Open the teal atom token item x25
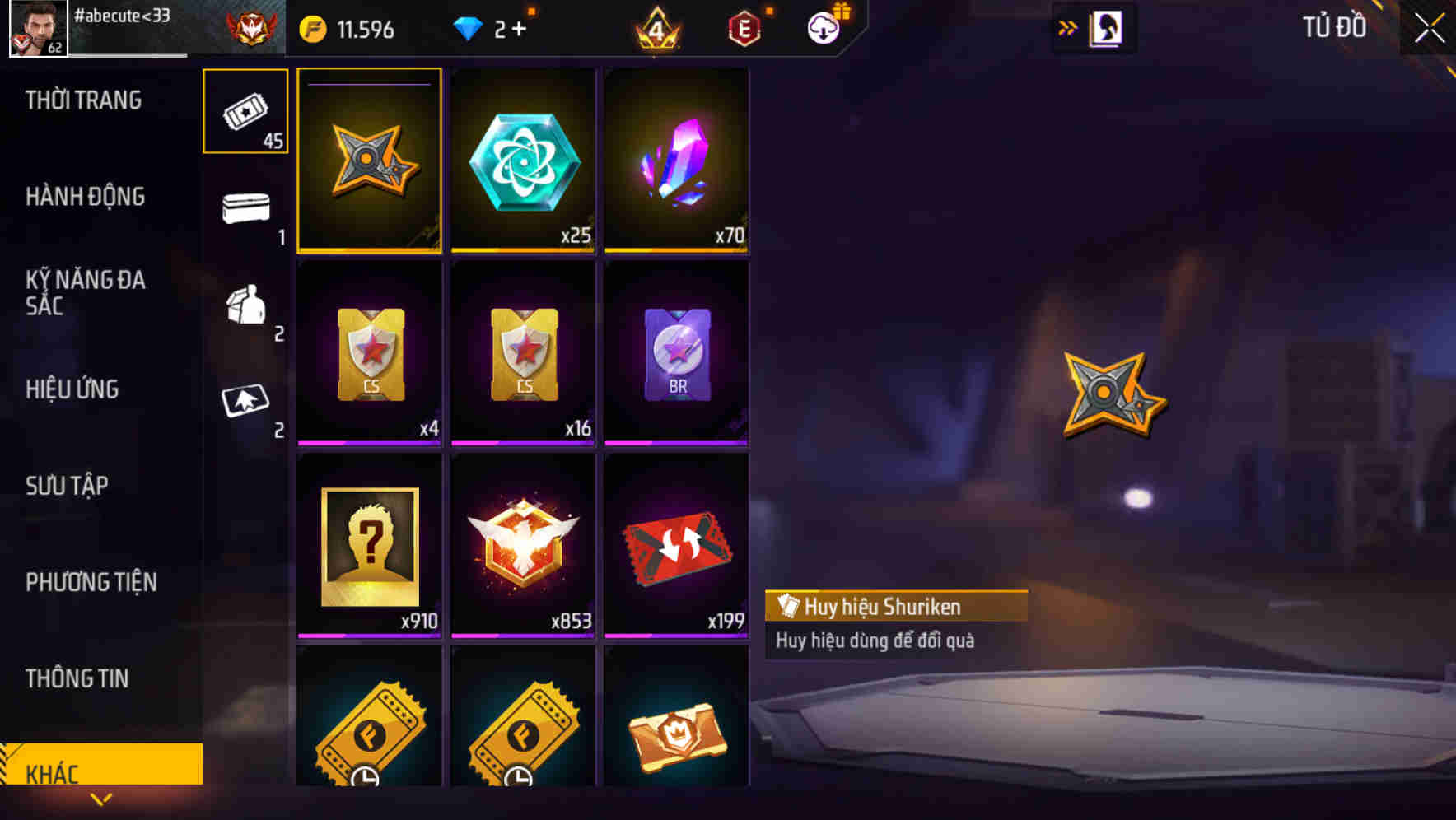 click(x=523, y=161)
